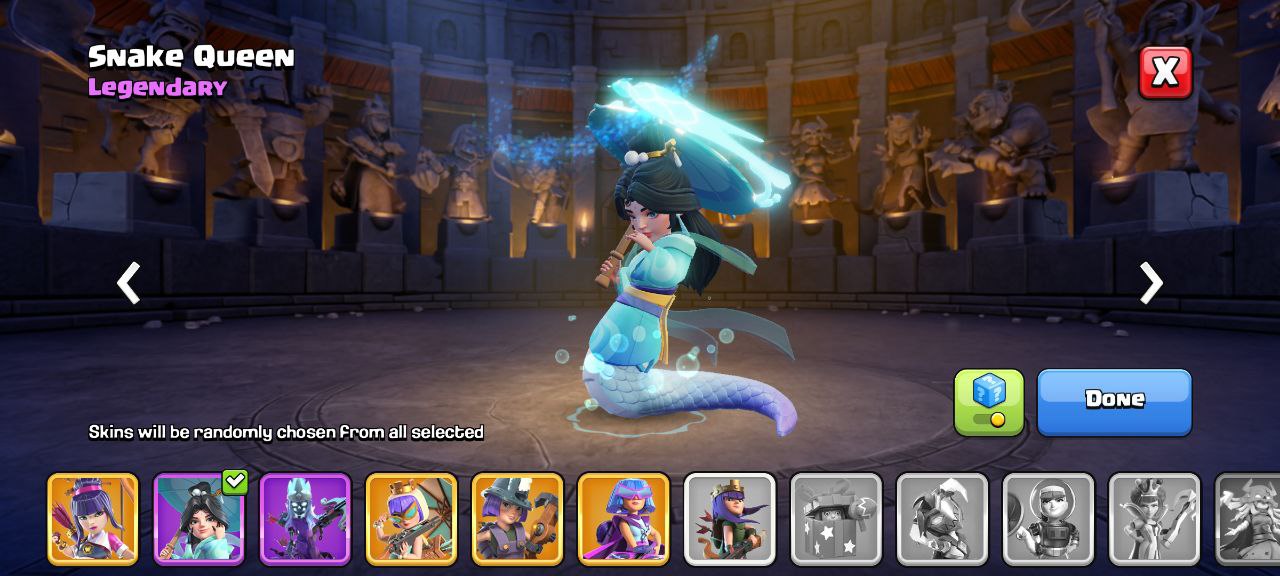Show the next skin with right arrow
This screenshot has width=1280, height=576.
pos(1151,283)
